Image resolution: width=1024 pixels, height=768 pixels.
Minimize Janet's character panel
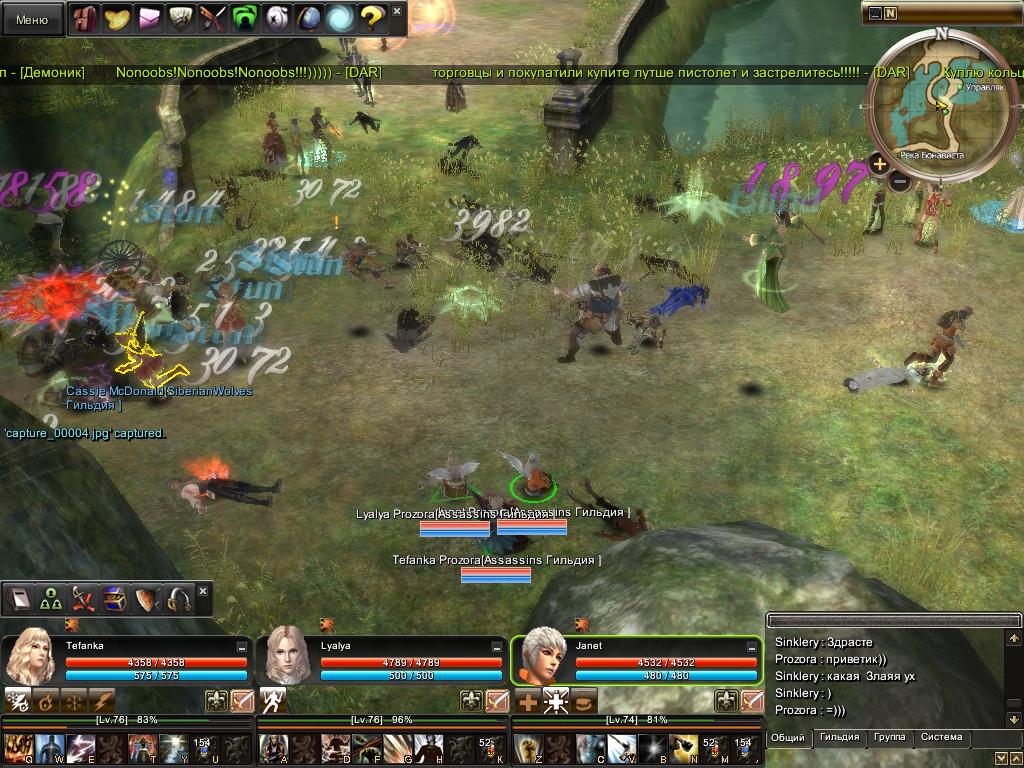click(x=751, y=648)
